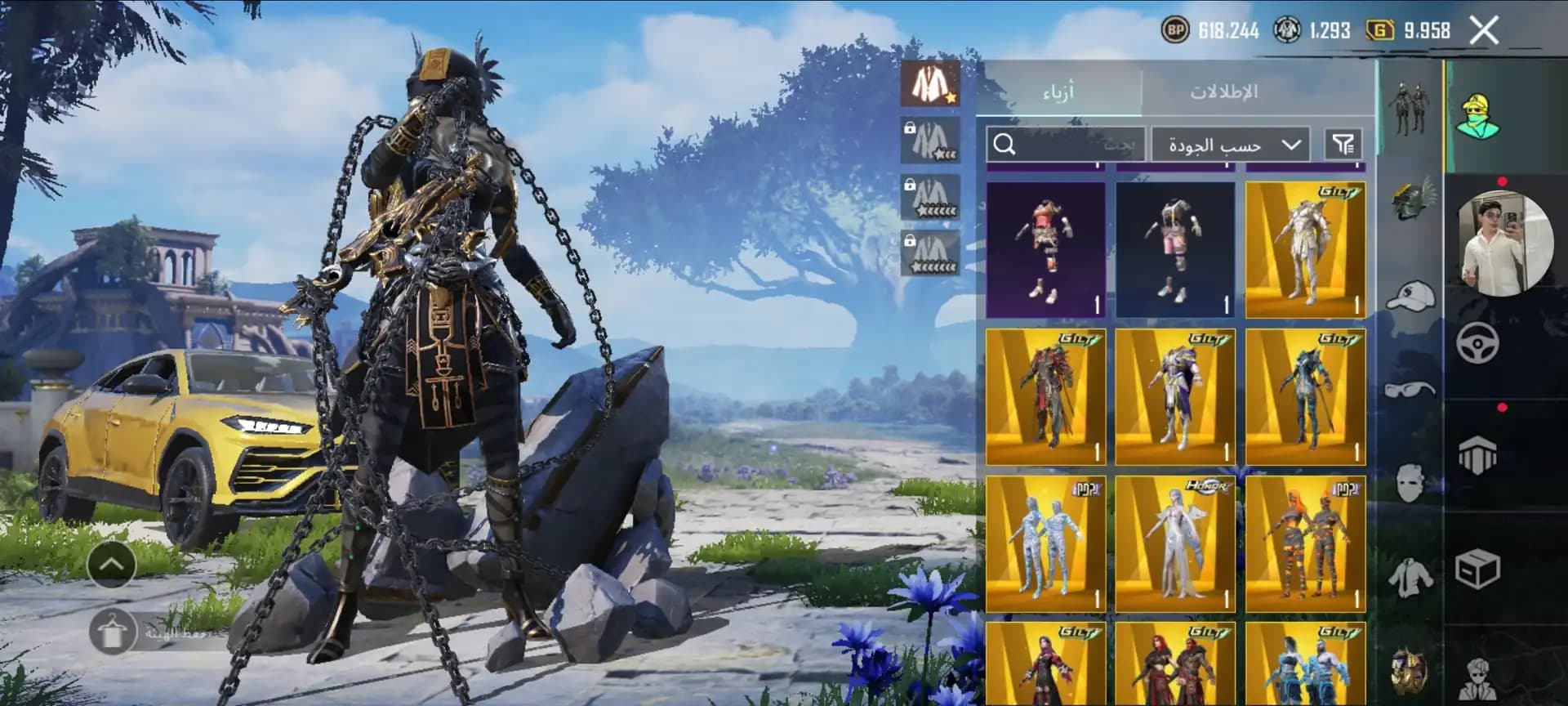Screen dimensions: 1568x706
Task: Open the حسب الجودة sort dropdown
Action: 1231,145
